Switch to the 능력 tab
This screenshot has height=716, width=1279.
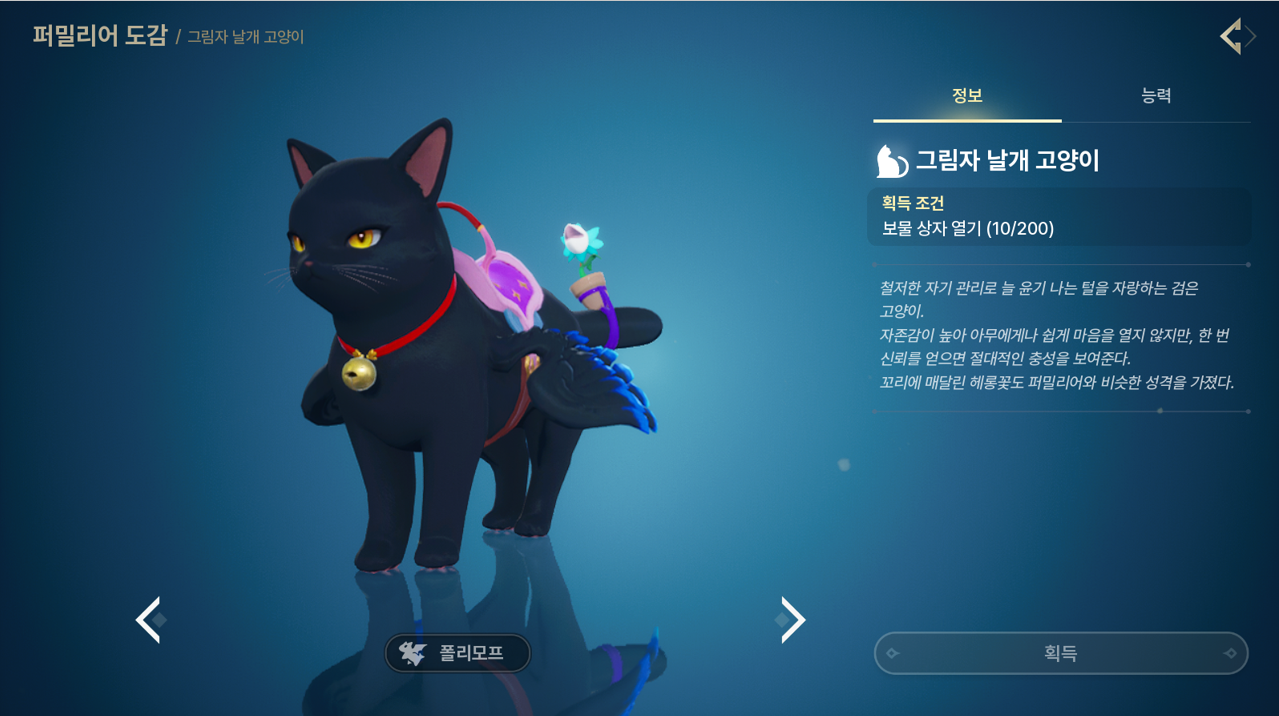point(1155,96)
